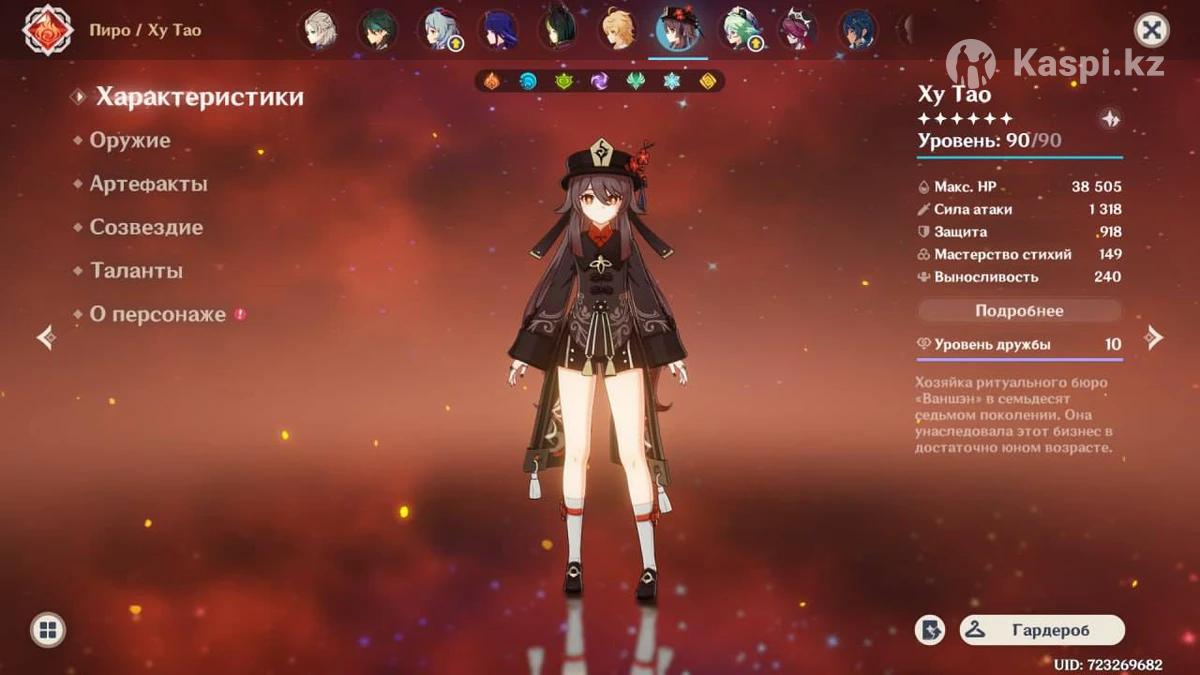This screenshot has height=675, width=1200.
Task: Filter characters by the purple Electro icon
Action: [600, 81]
